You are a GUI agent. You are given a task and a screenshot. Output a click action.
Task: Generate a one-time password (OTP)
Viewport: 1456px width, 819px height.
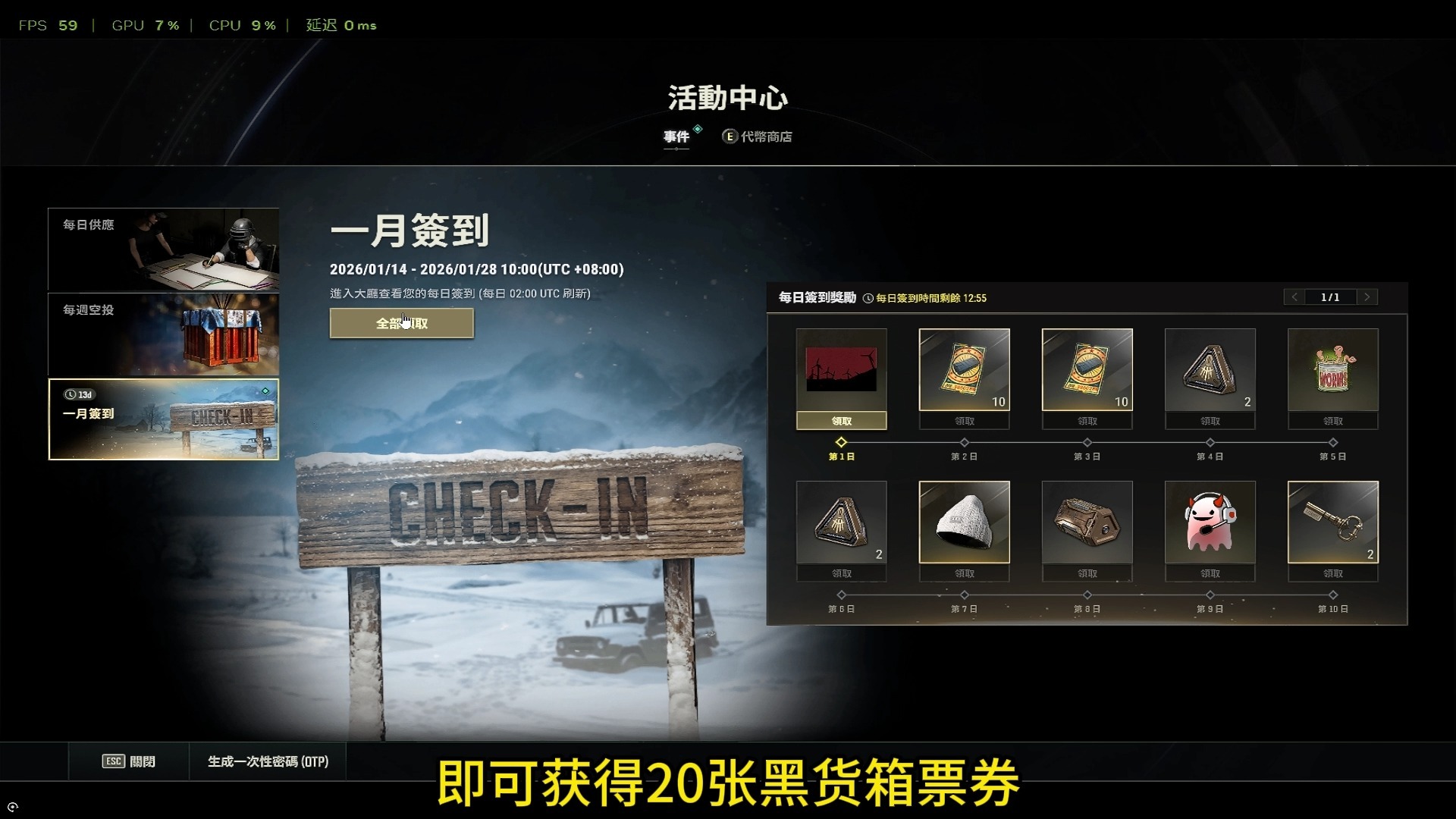click(268, 761)
